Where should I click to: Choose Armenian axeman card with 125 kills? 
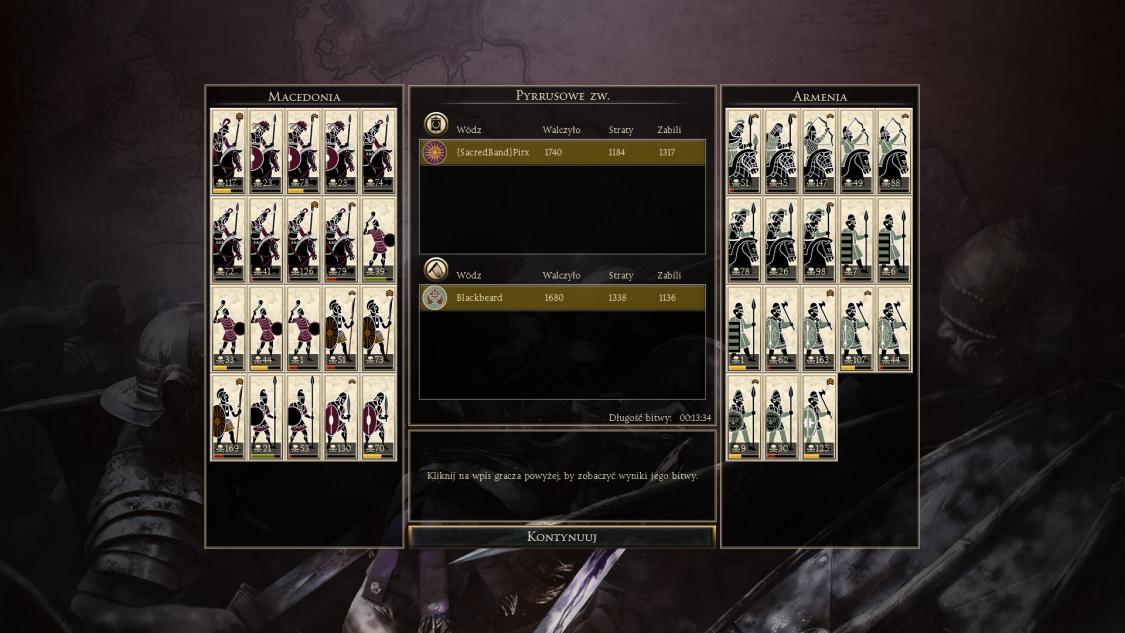coord(819,417)
